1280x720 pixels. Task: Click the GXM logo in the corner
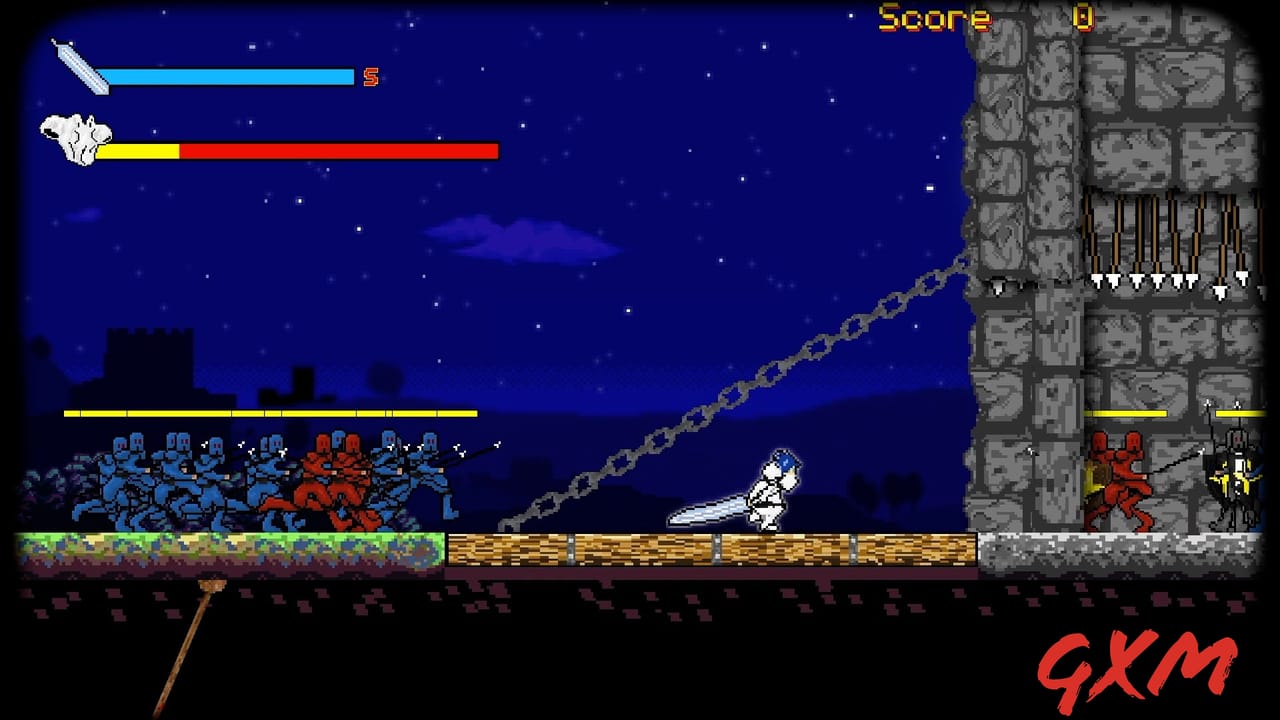1140,665
